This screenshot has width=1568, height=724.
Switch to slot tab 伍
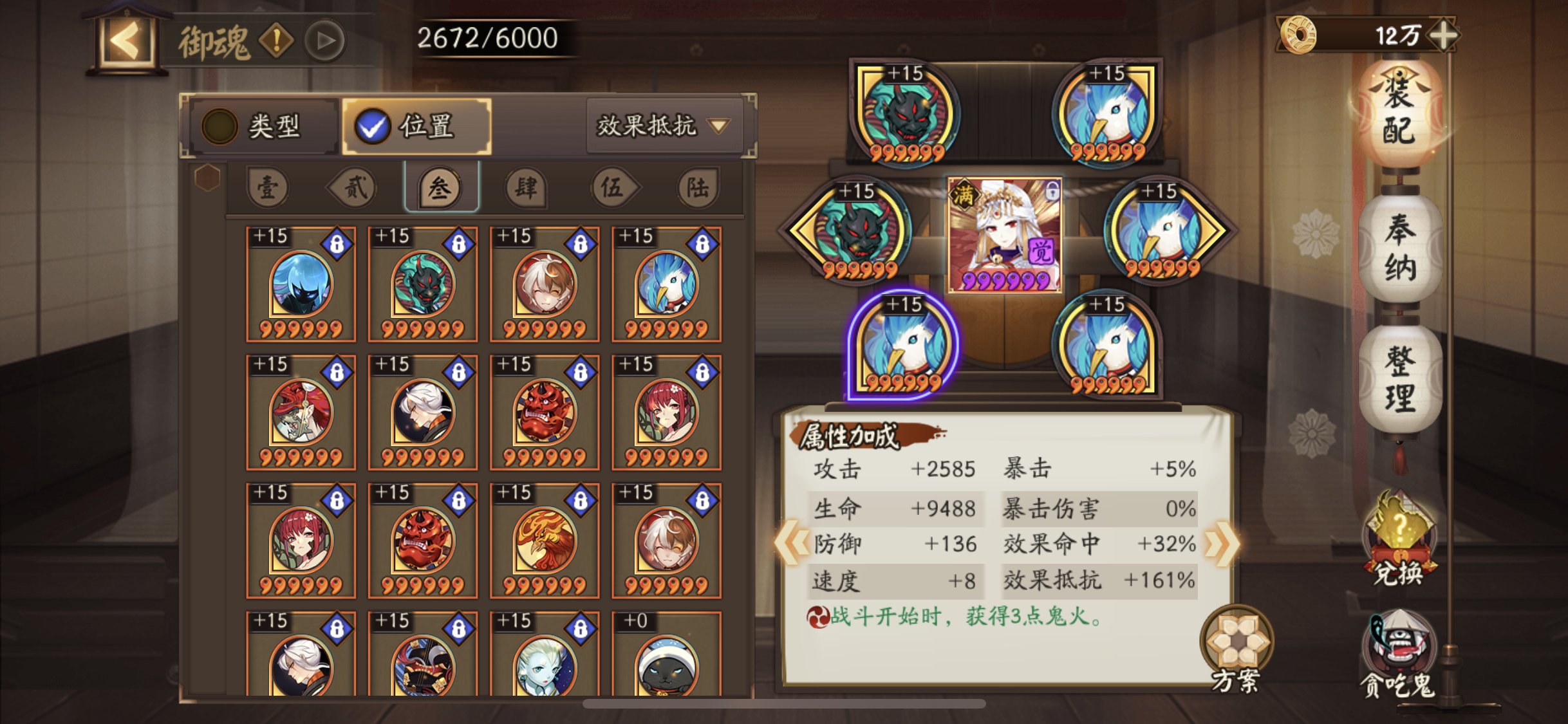click(612, 188)
